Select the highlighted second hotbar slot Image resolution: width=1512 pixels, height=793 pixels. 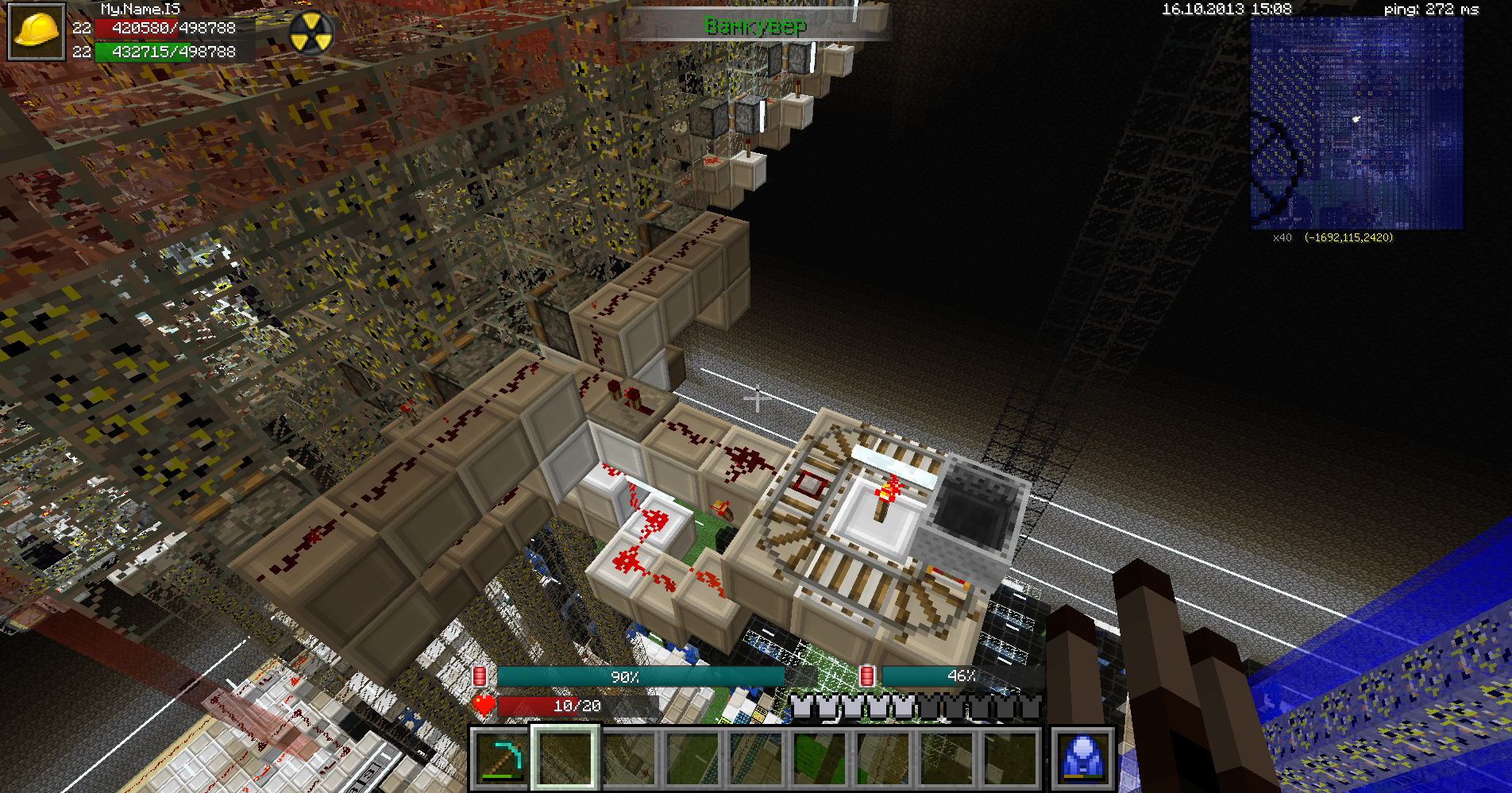click(565, 758)
